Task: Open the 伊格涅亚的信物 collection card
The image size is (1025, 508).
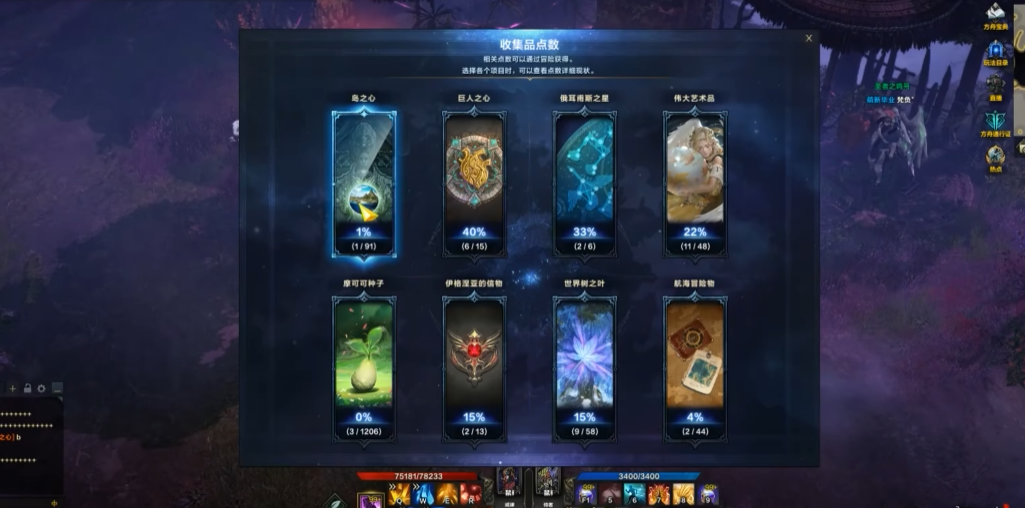Action: (x=474, y=367)
